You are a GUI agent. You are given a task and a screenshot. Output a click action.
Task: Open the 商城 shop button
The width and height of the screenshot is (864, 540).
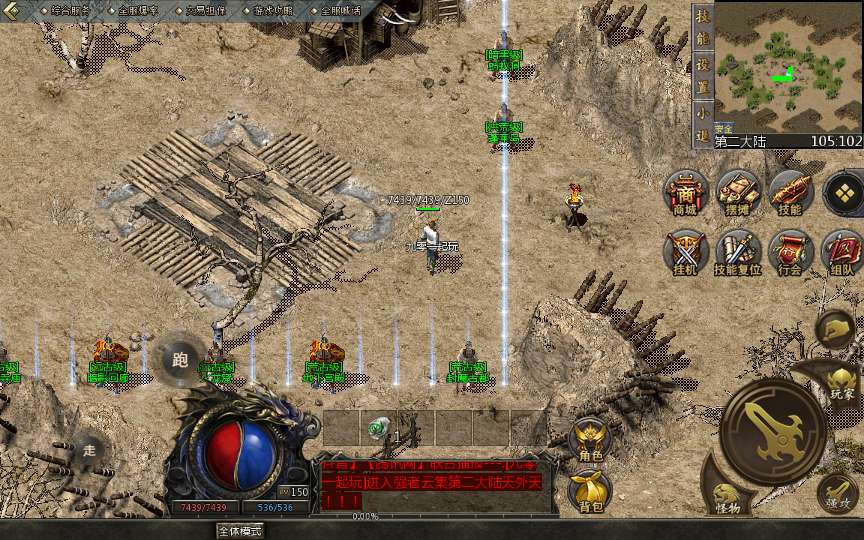coord(686,191)
